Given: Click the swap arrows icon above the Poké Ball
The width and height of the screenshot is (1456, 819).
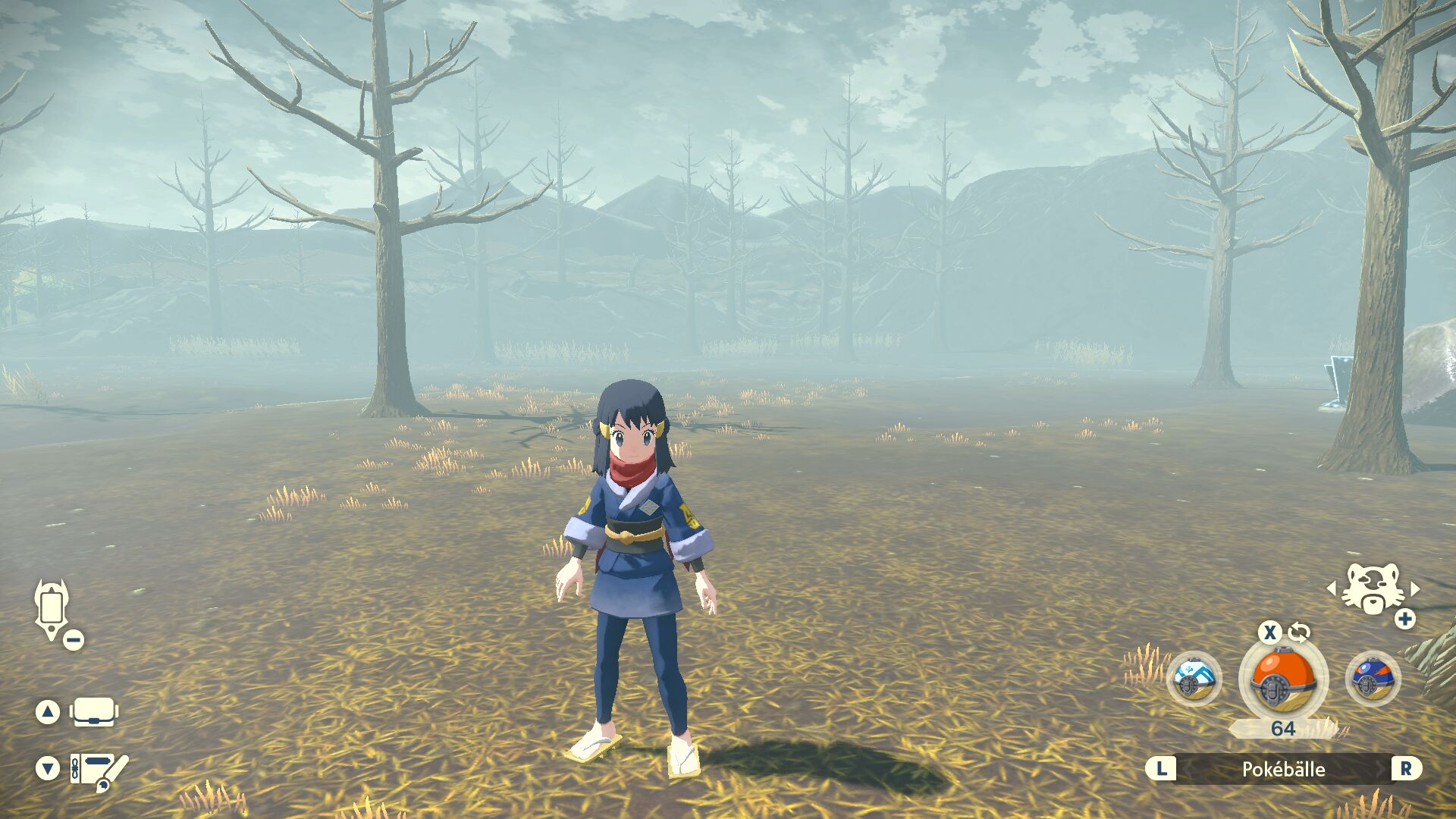Looking at the screenshot, I should click(x=1299, y=632).
